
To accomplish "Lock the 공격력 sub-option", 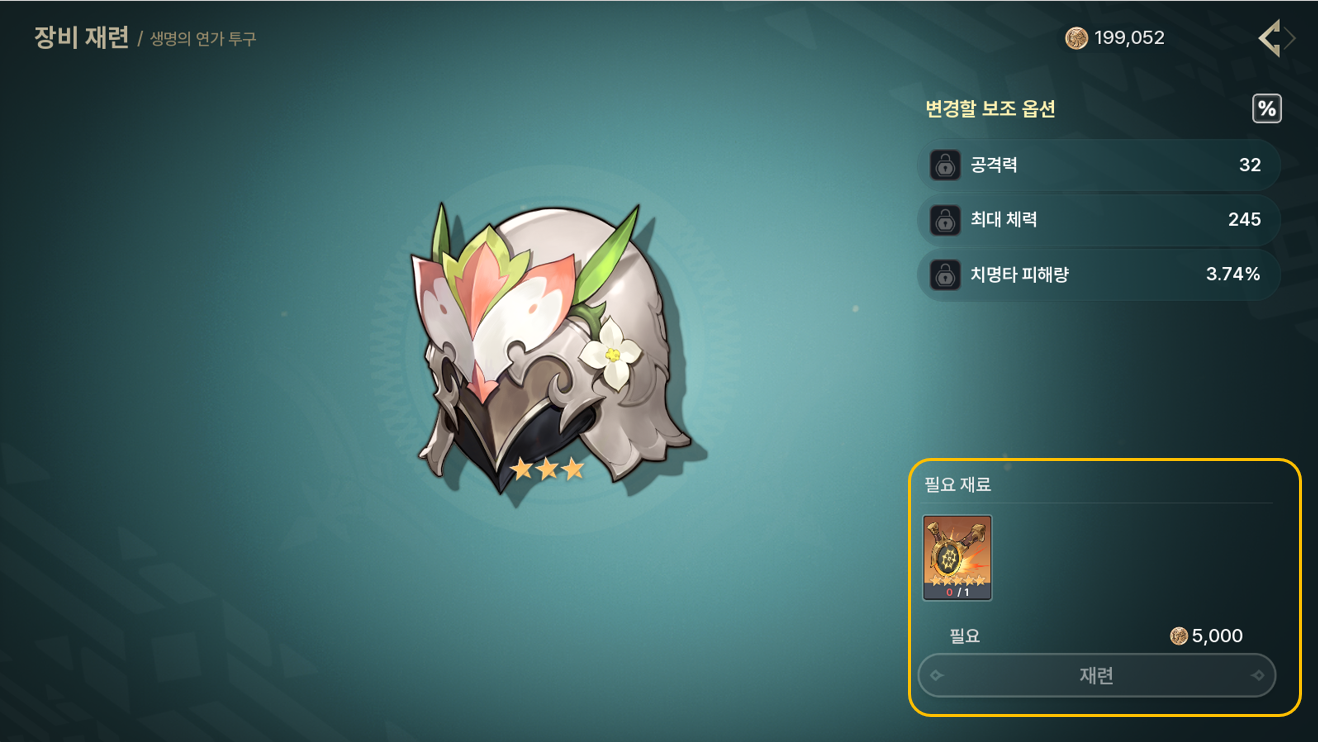I will [945, 165].
